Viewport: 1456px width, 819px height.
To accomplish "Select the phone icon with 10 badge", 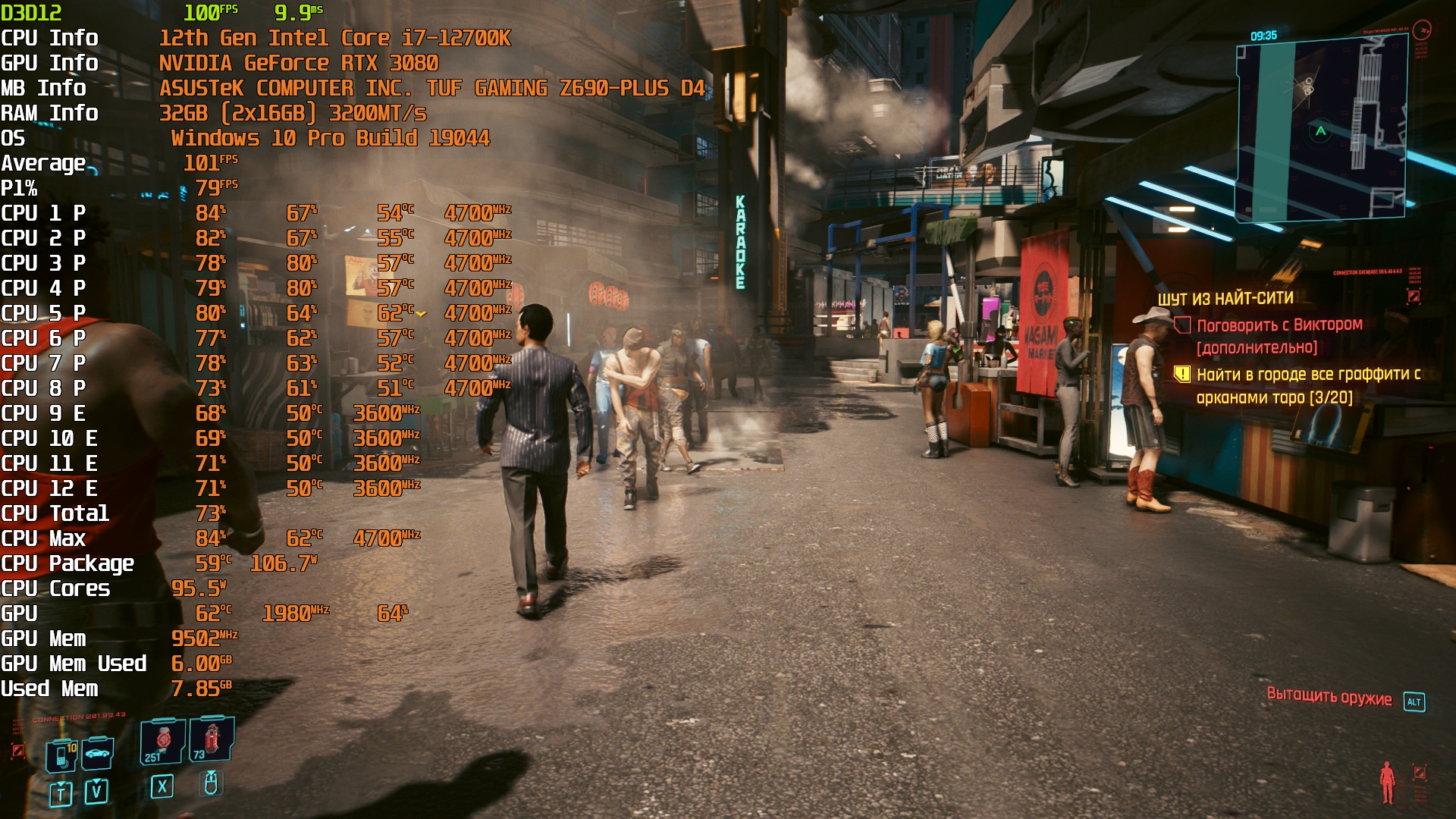I will 62,756.
